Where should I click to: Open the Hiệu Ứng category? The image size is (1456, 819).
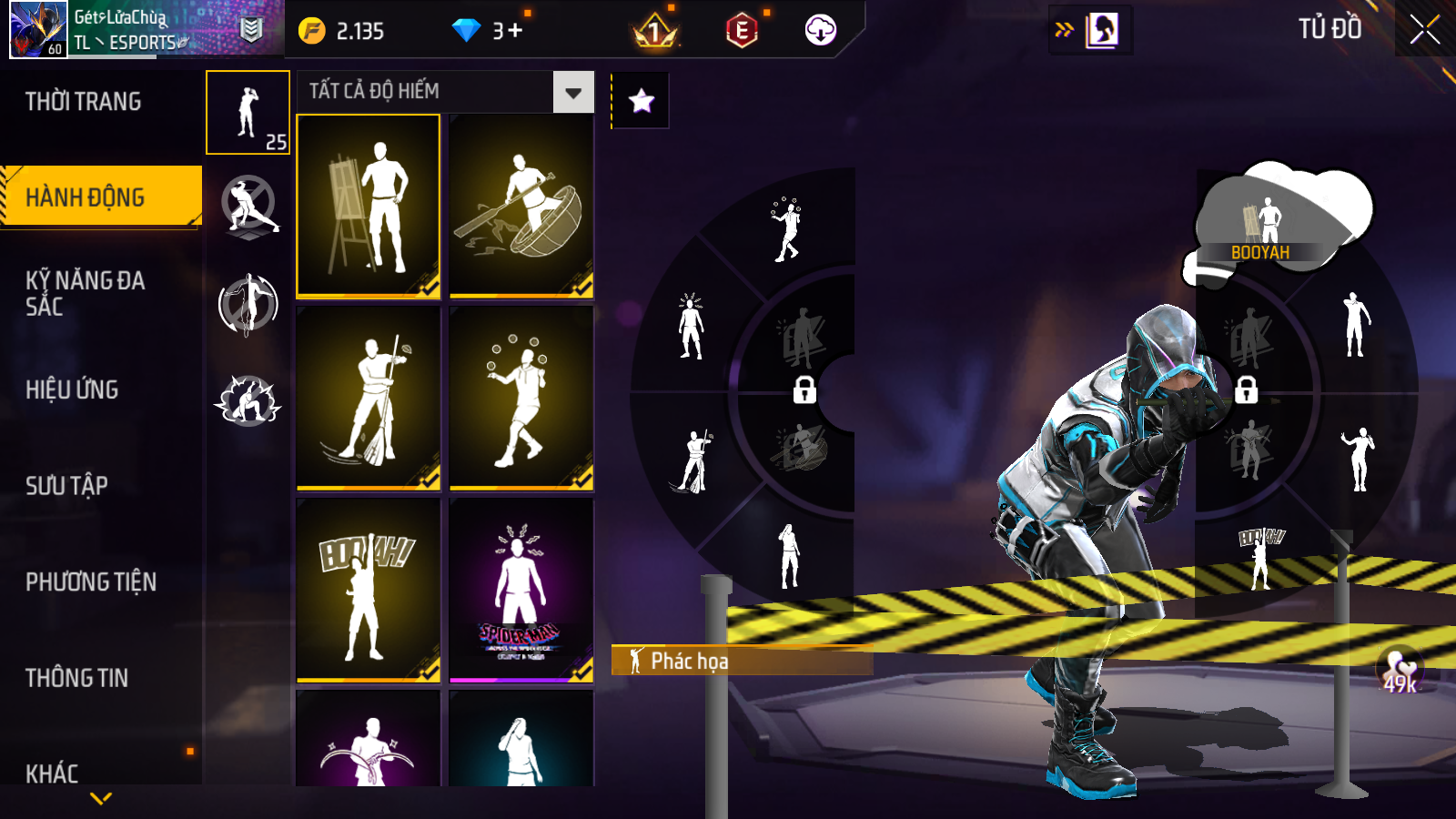(73, 389)
